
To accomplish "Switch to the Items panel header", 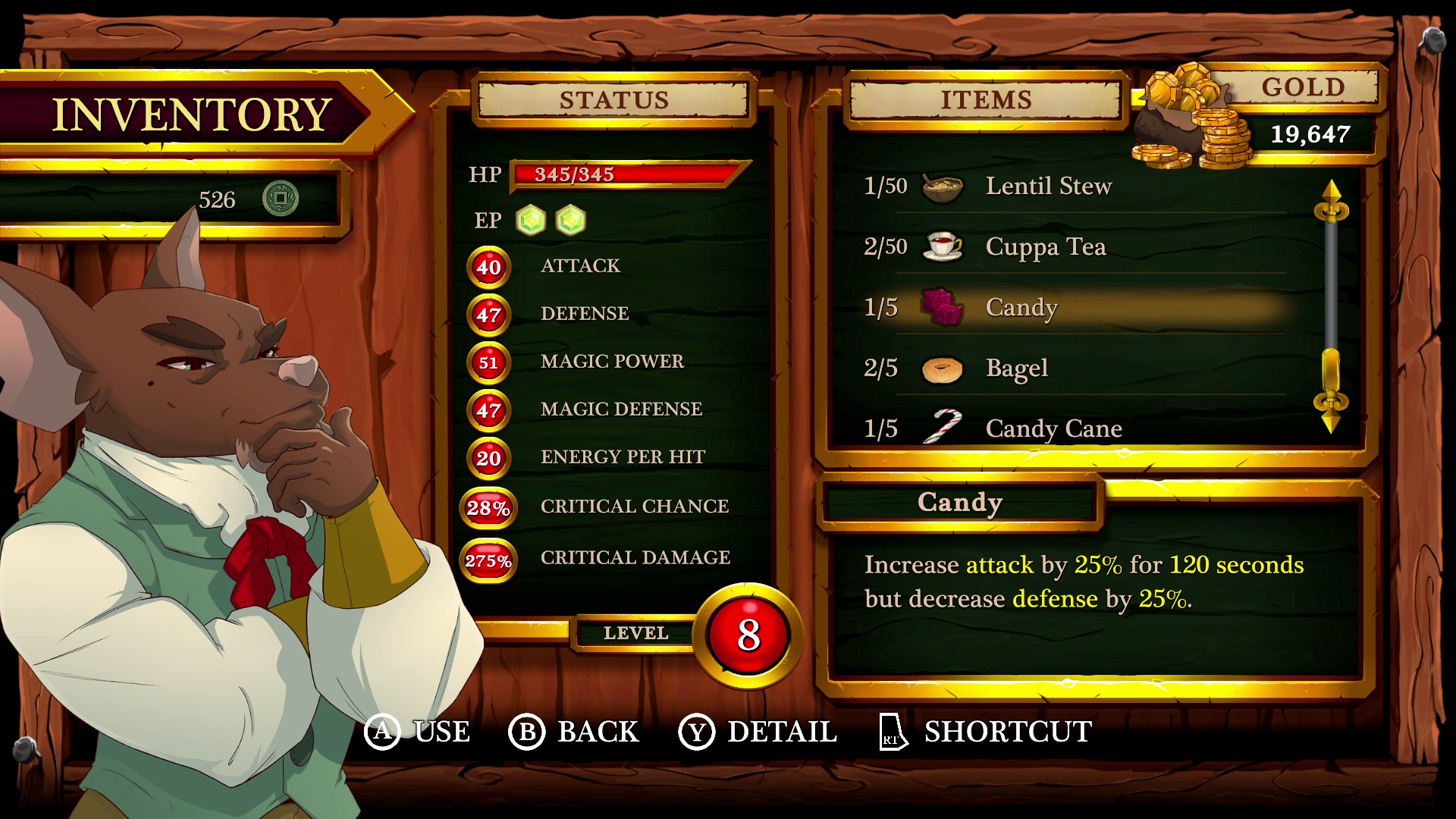I will [985, 99].
